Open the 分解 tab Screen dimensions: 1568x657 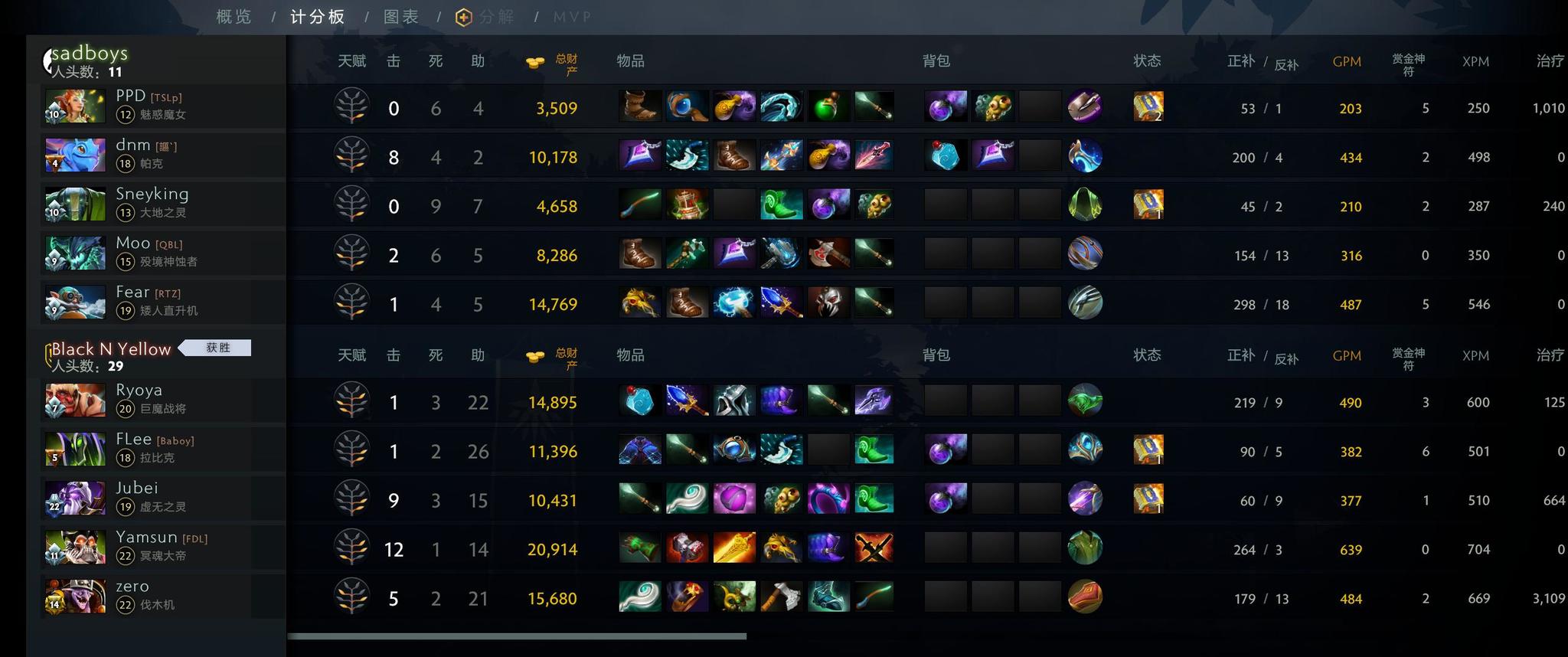click(494, 15)
